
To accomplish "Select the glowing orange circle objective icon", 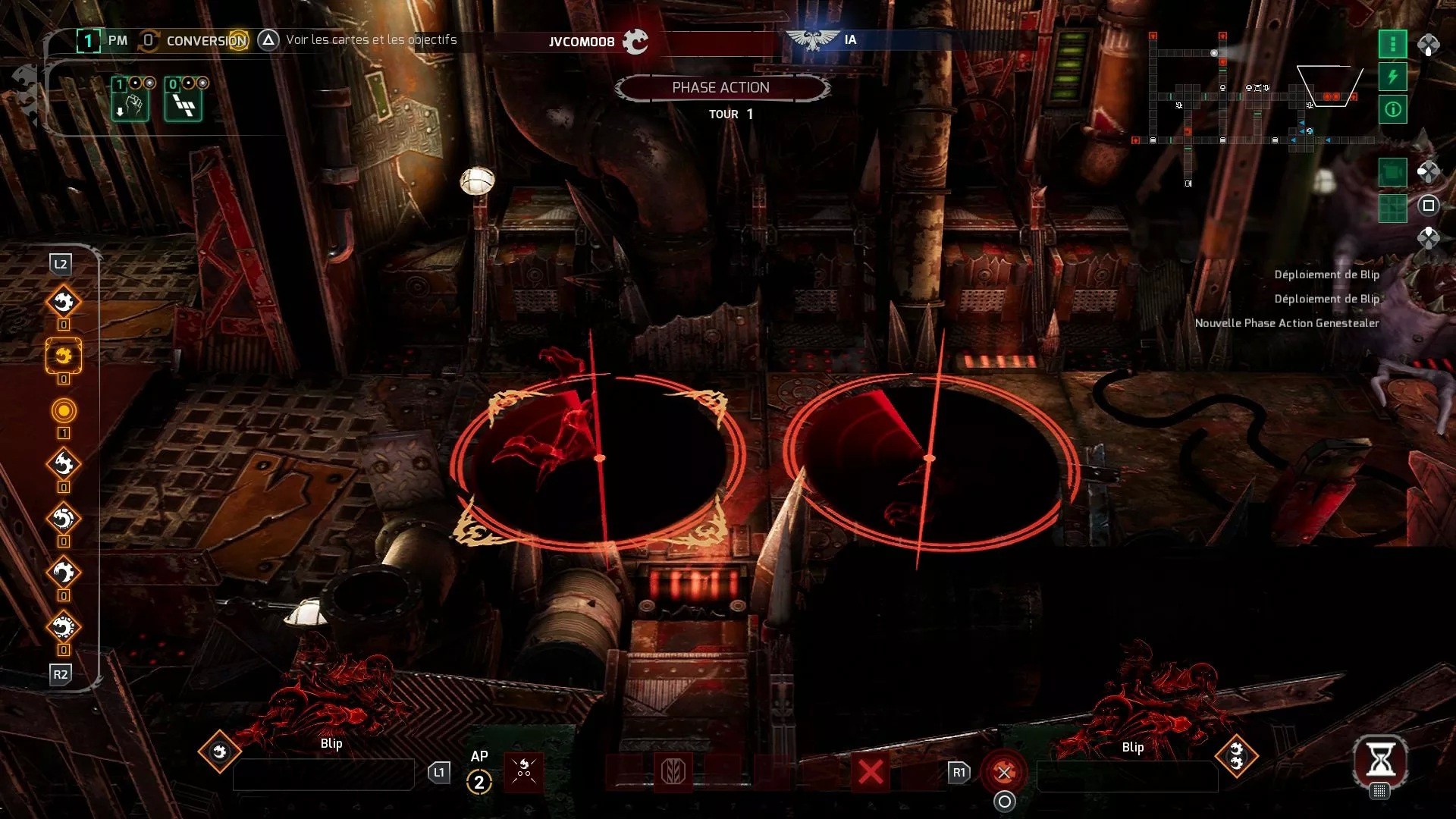I will [64, 412].
